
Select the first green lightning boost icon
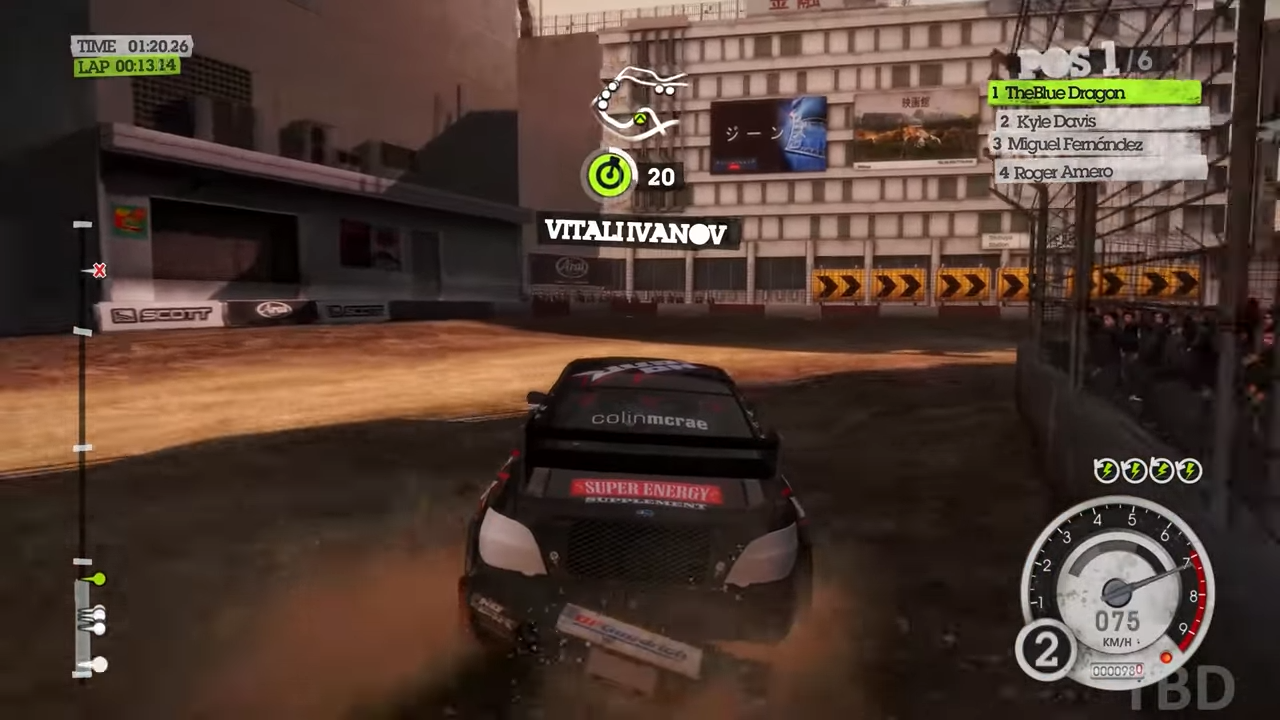pos(1107,470)
